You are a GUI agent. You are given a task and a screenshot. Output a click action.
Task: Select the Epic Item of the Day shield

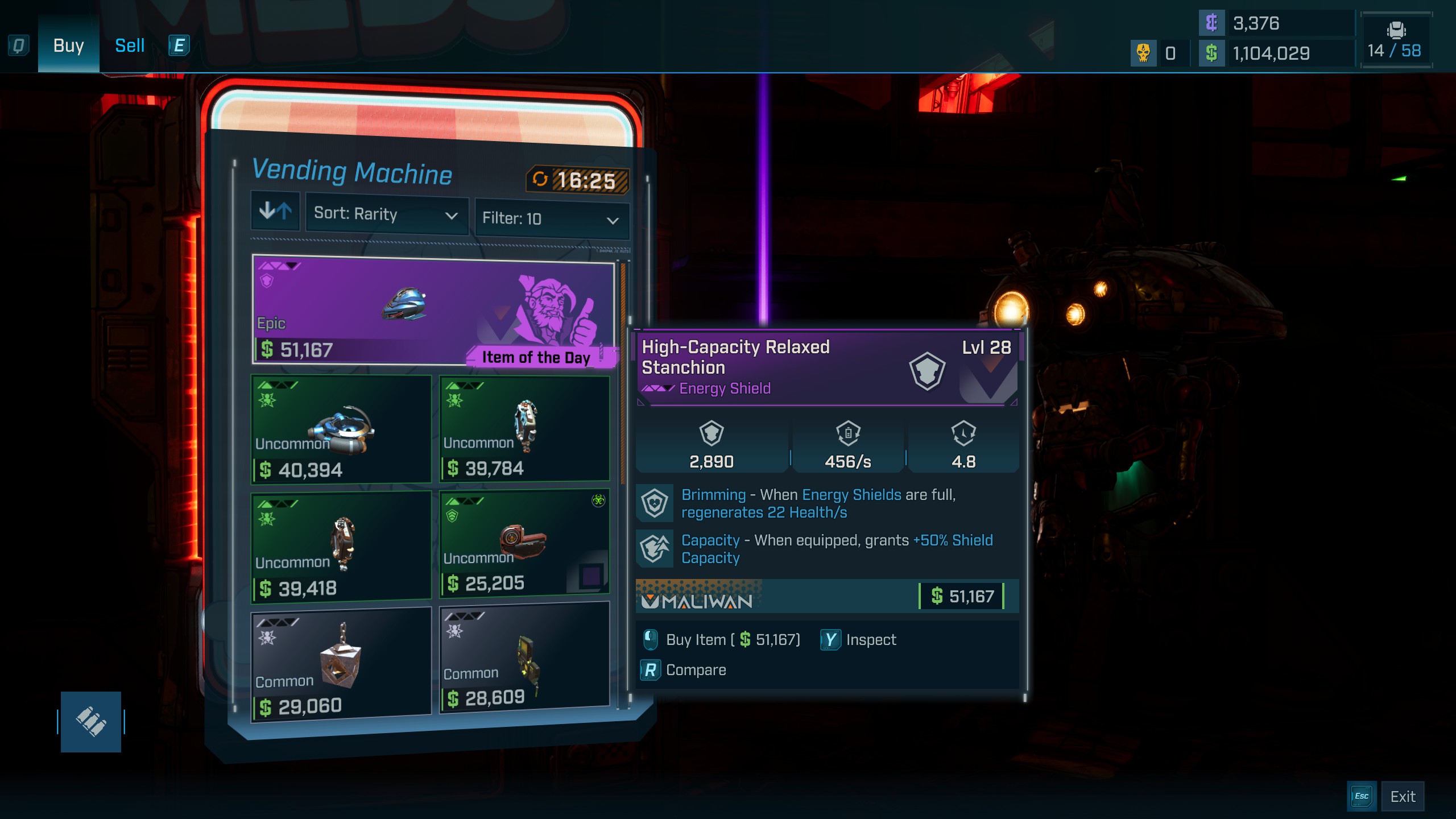[x=433, y=310]
